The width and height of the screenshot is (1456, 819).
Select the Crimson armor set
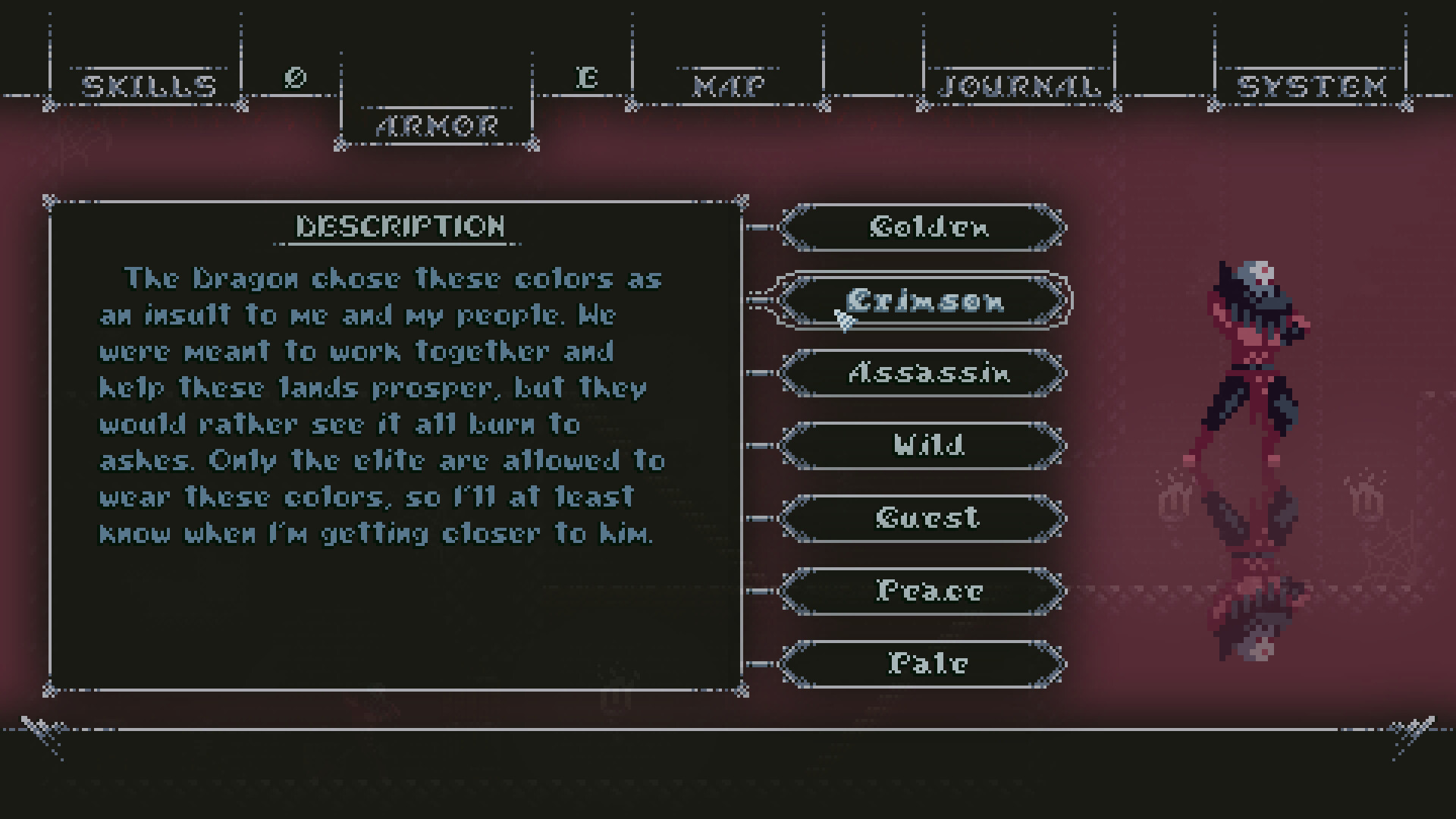click(x=922, y=301)
